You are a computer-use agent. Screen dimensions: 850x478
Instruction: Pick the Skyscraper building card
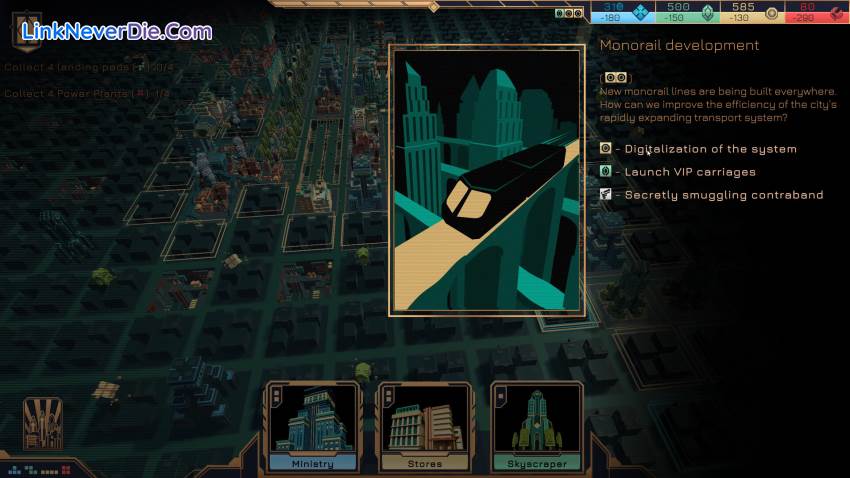tap(537, 428)
